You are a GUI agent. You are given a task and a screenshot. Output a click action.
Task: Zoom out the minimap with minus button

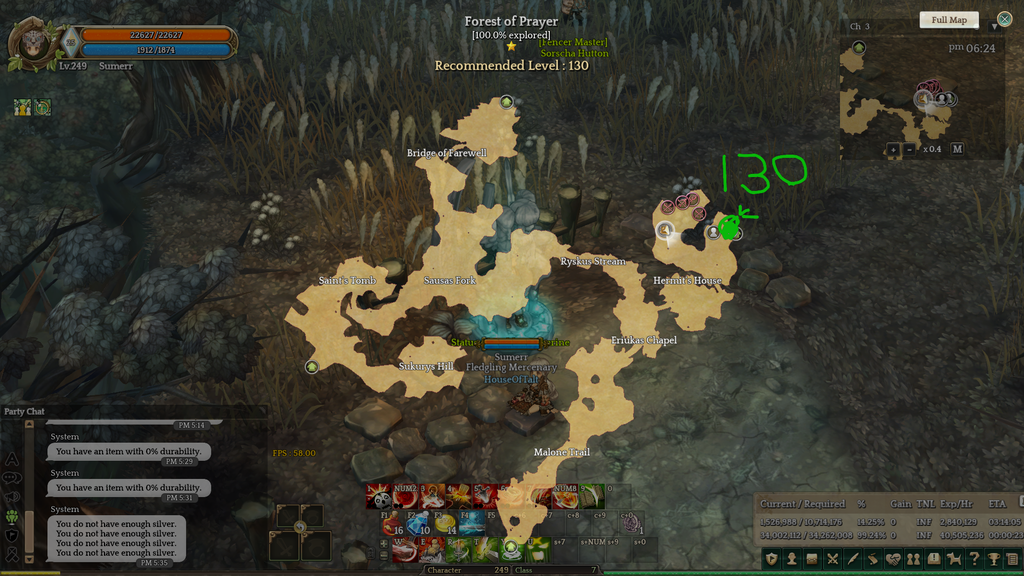908,149
